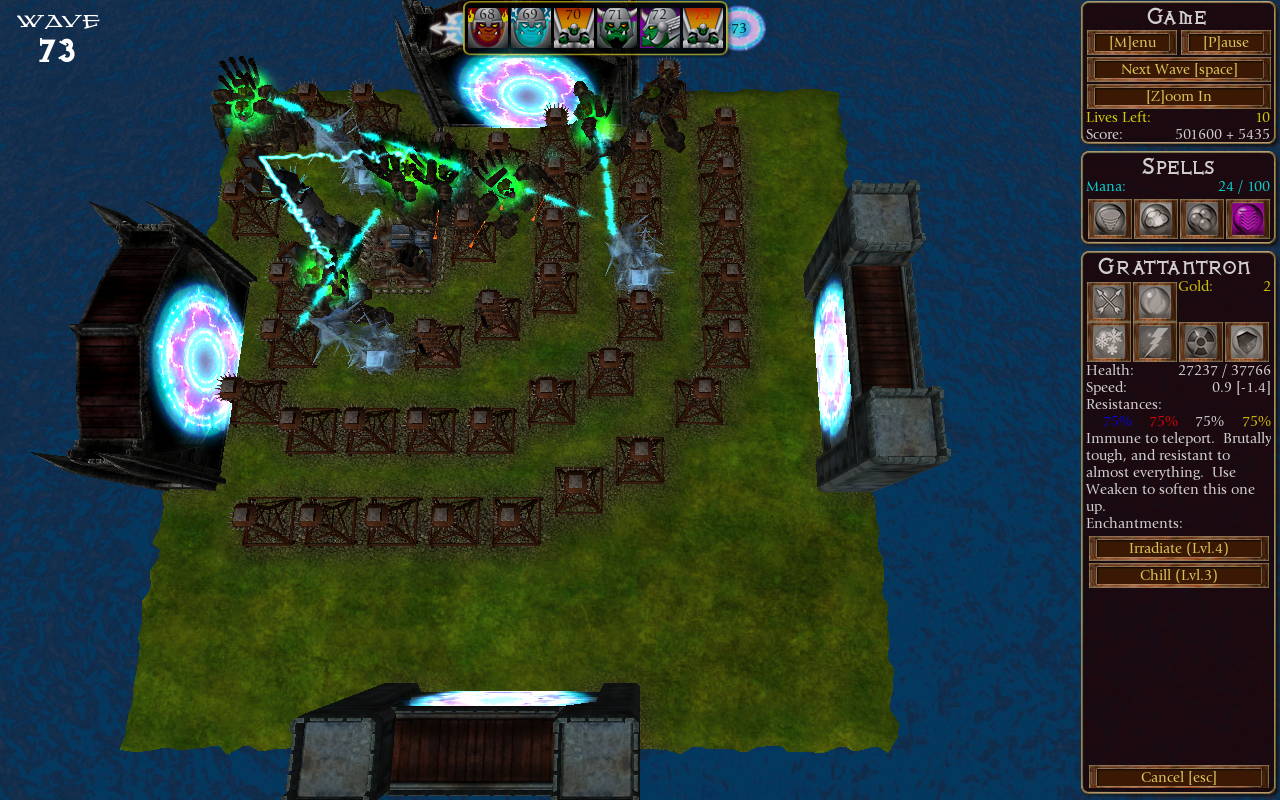Image resolution: width=1280 pixels, height=800 pixels.
Task: Select the wave 69 cyan orc portrait
Action: [531, 28]
